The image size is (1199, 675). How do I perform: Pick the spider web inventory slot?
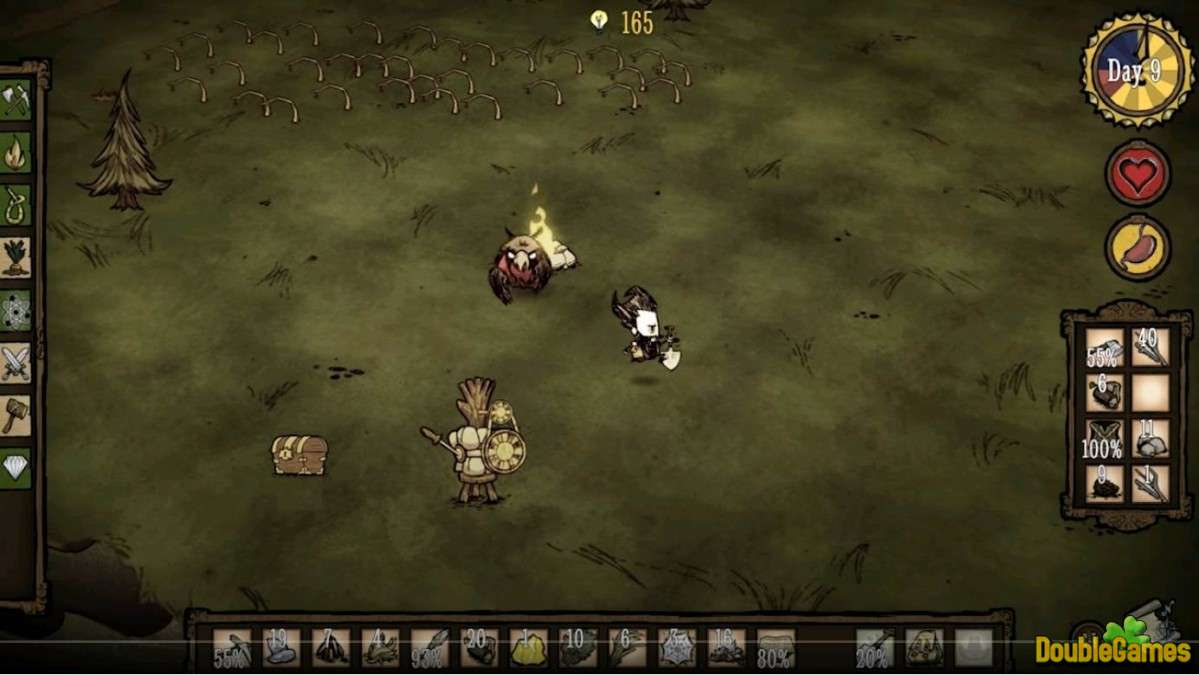[677, 647]
